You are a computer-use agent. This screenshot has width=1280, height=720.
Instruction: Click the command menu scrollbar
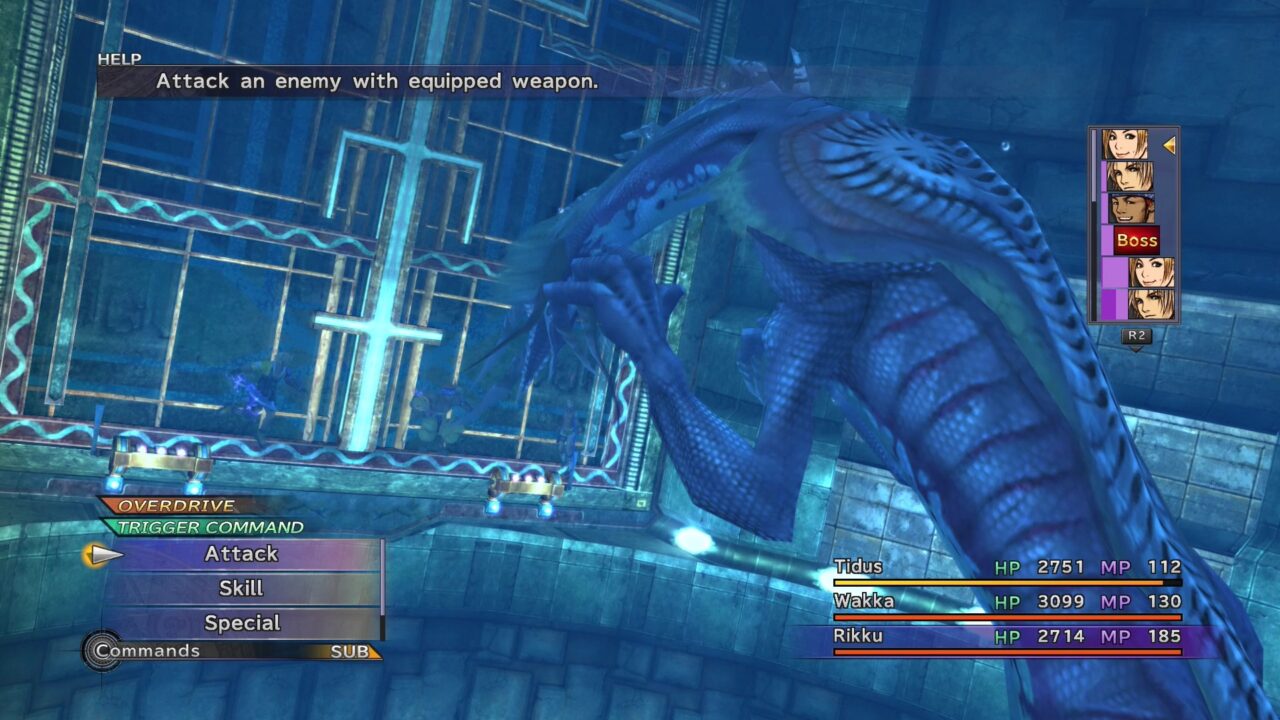coord(381,589)
